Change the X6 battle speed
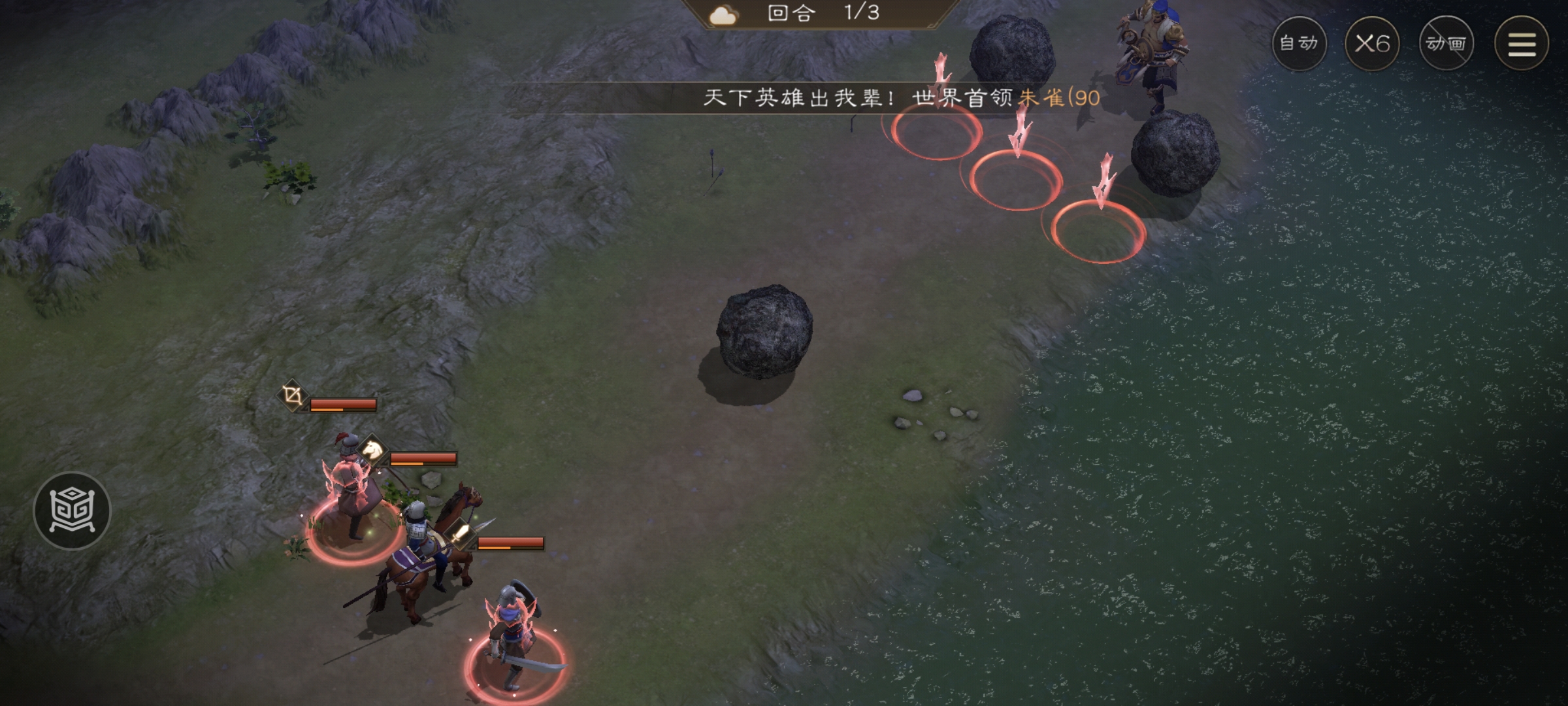This screenshot has width=1568, height=706. click(1372, 44)
